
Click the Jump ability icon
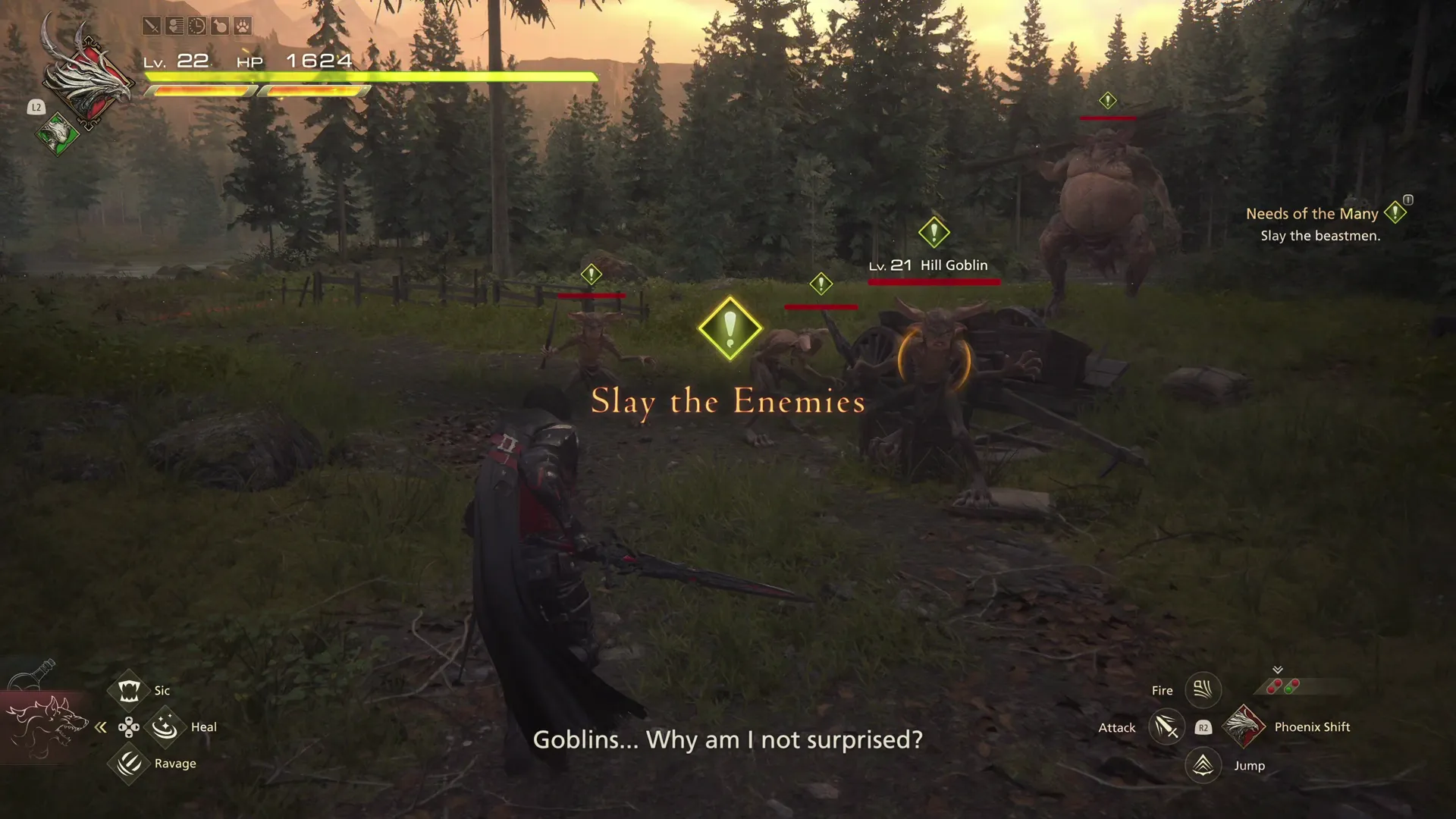tap(1203, 765)
